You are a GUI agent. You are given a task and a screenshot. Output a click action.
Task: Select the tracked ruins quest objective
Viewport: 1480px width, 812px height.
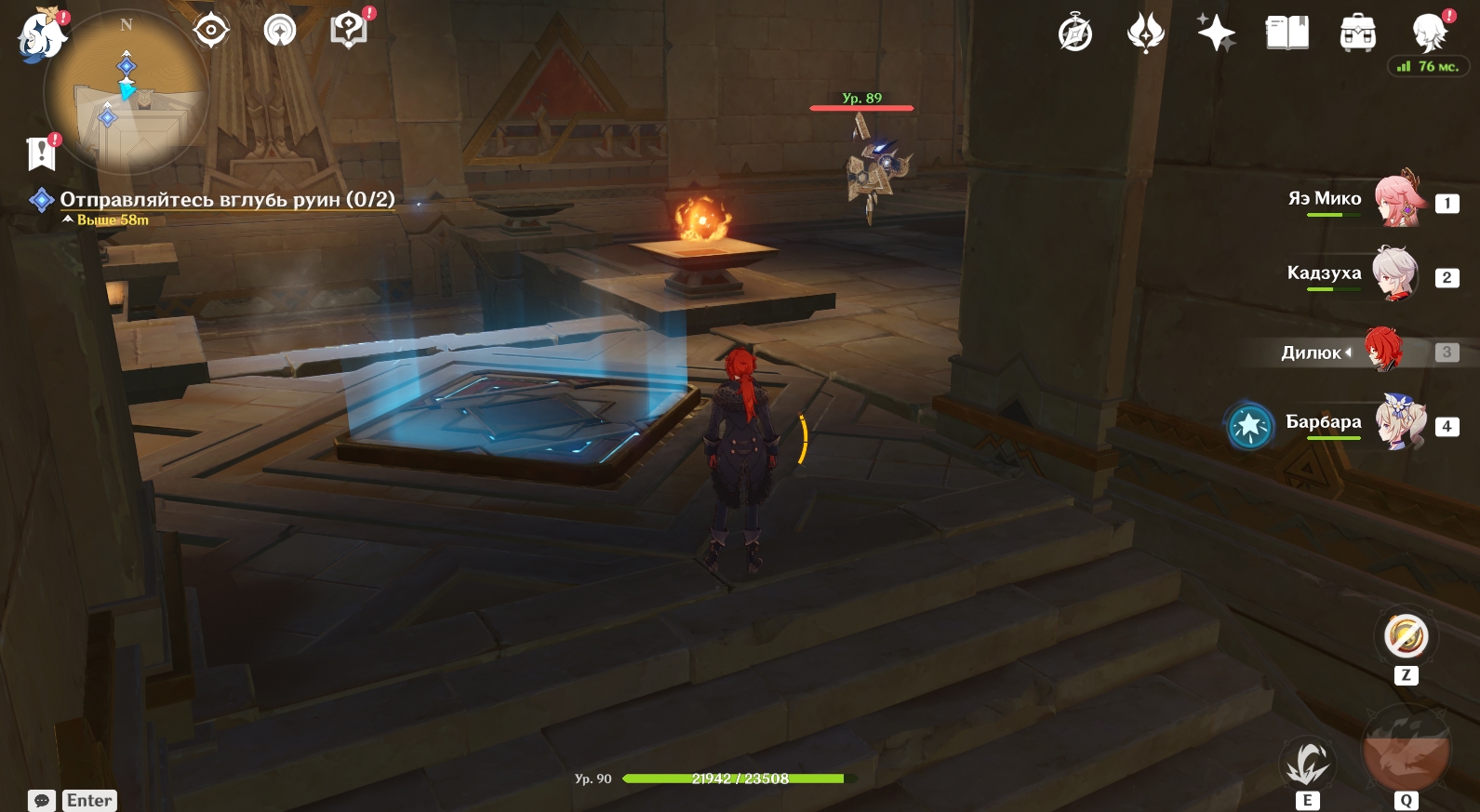pyautogui.click(x=227, y=200)
